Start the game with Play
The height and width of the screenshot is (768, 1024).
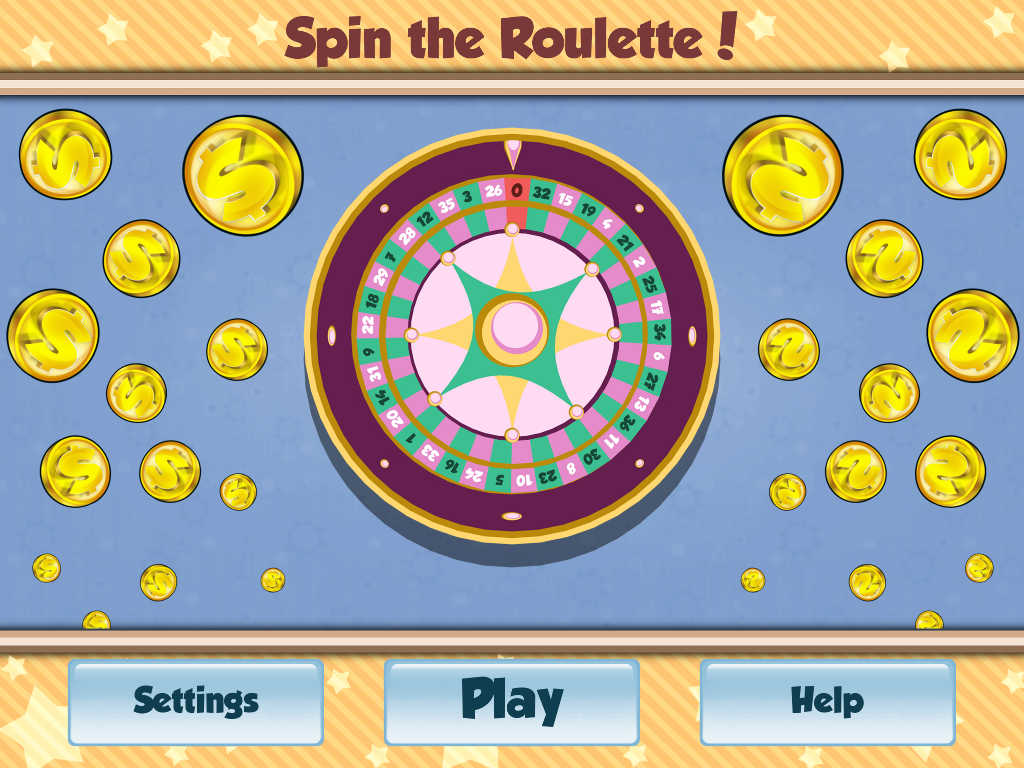click(x=511, y=701)
